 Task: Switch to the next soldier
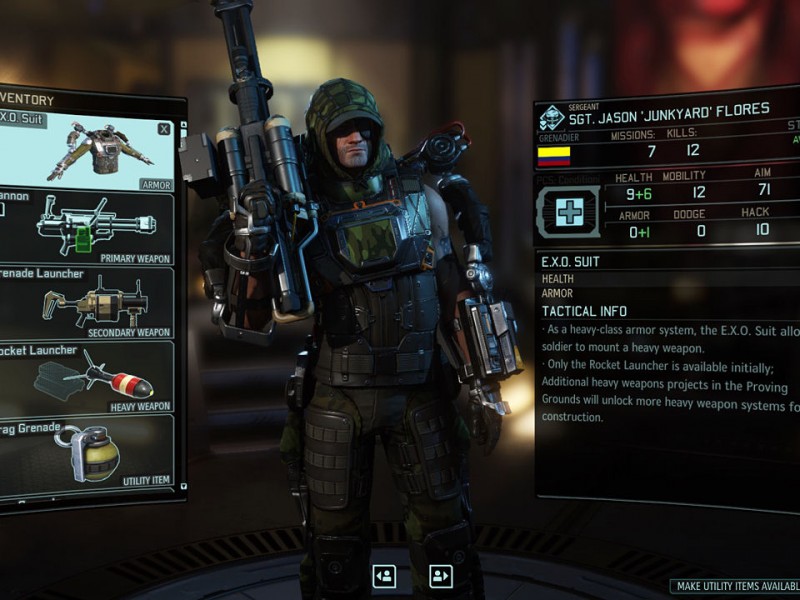point(440,575)
